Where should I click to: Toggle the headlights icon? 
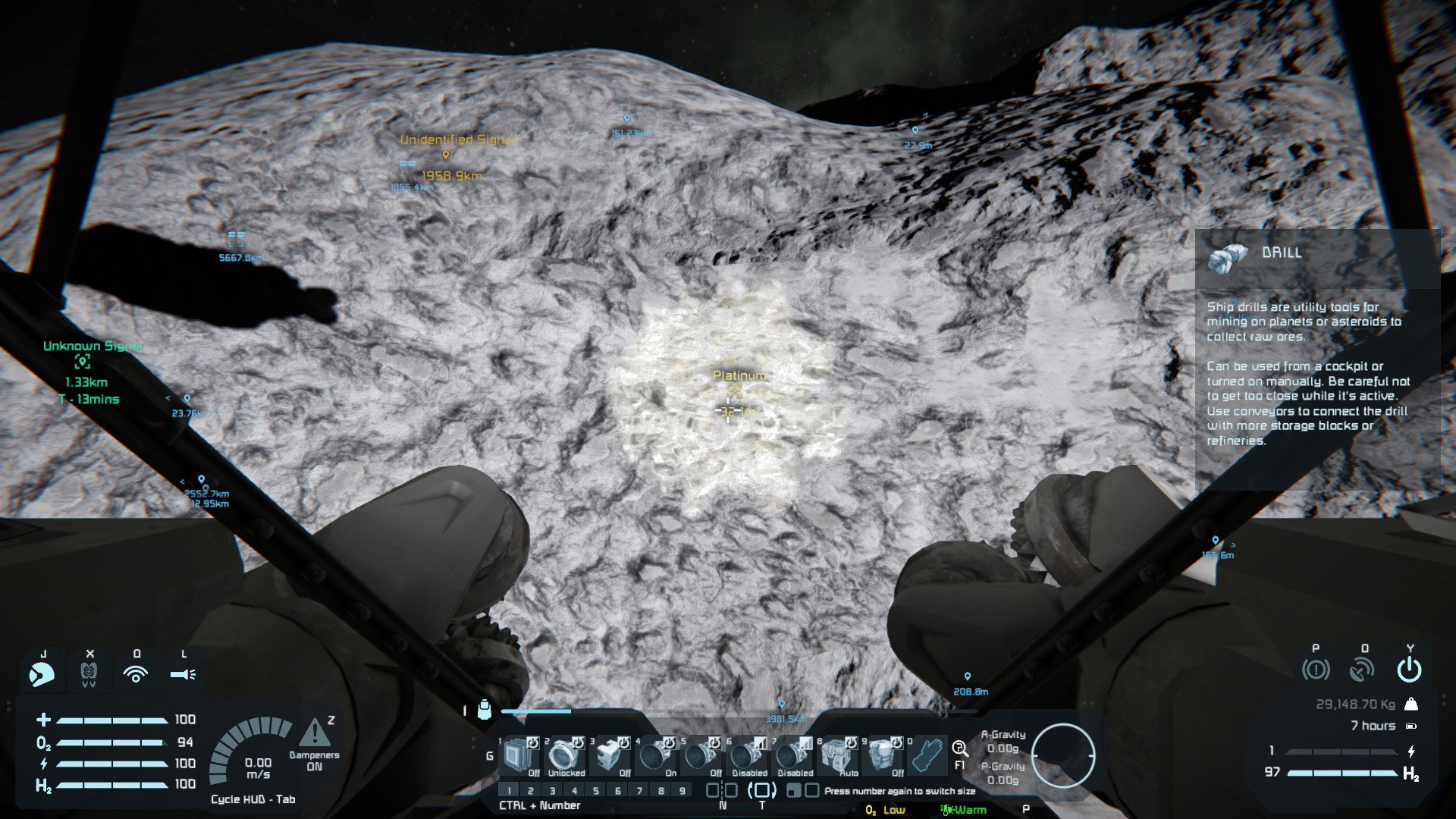[x=183, y=673]
